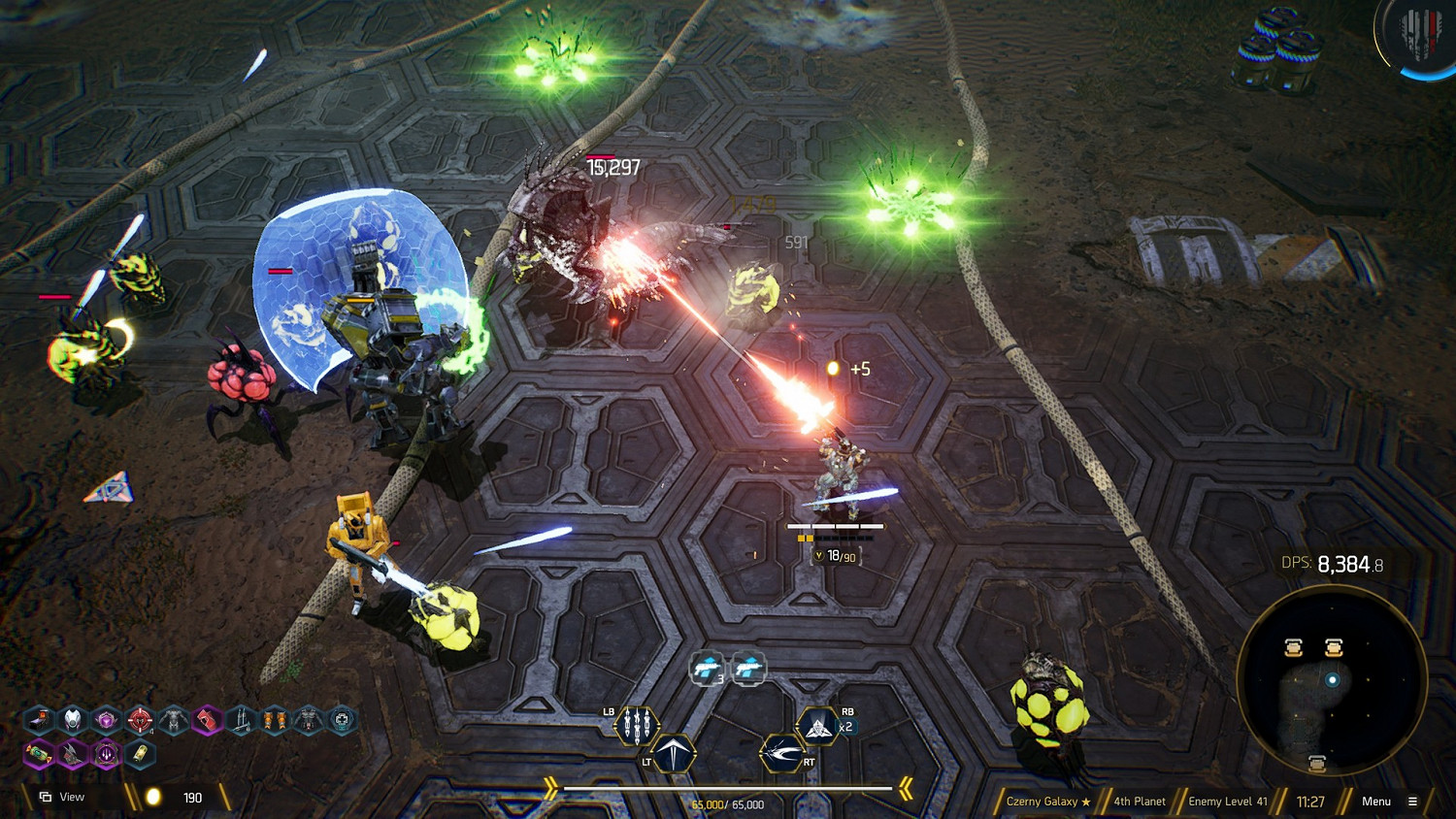Select the purple three-darts emblem item
The width and height of the screenshot is (1456, 819).
106,754
